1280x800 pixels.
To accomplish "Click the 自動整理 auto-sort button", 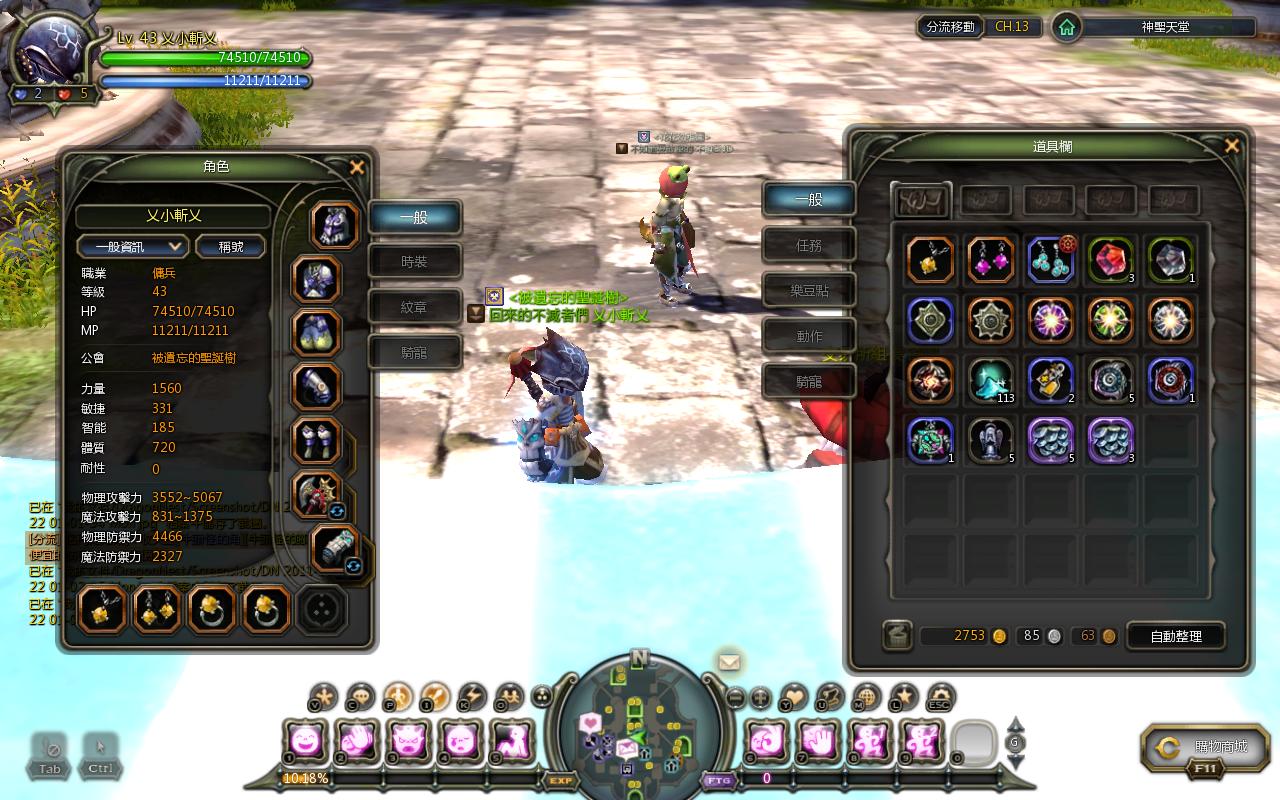I will (1176, 636).
